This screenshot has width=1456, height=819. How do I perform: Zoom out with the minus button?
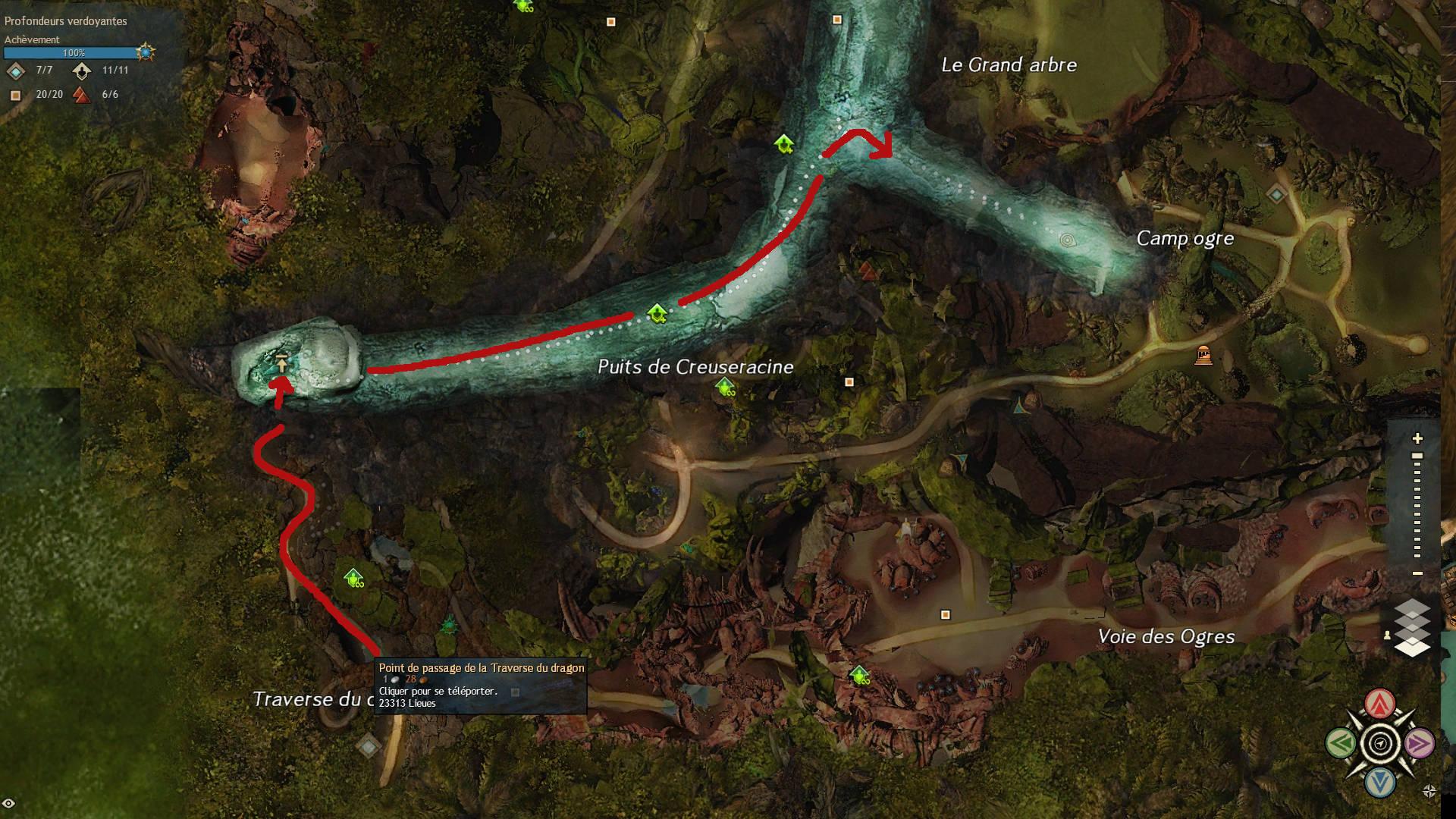point(1417,573)
